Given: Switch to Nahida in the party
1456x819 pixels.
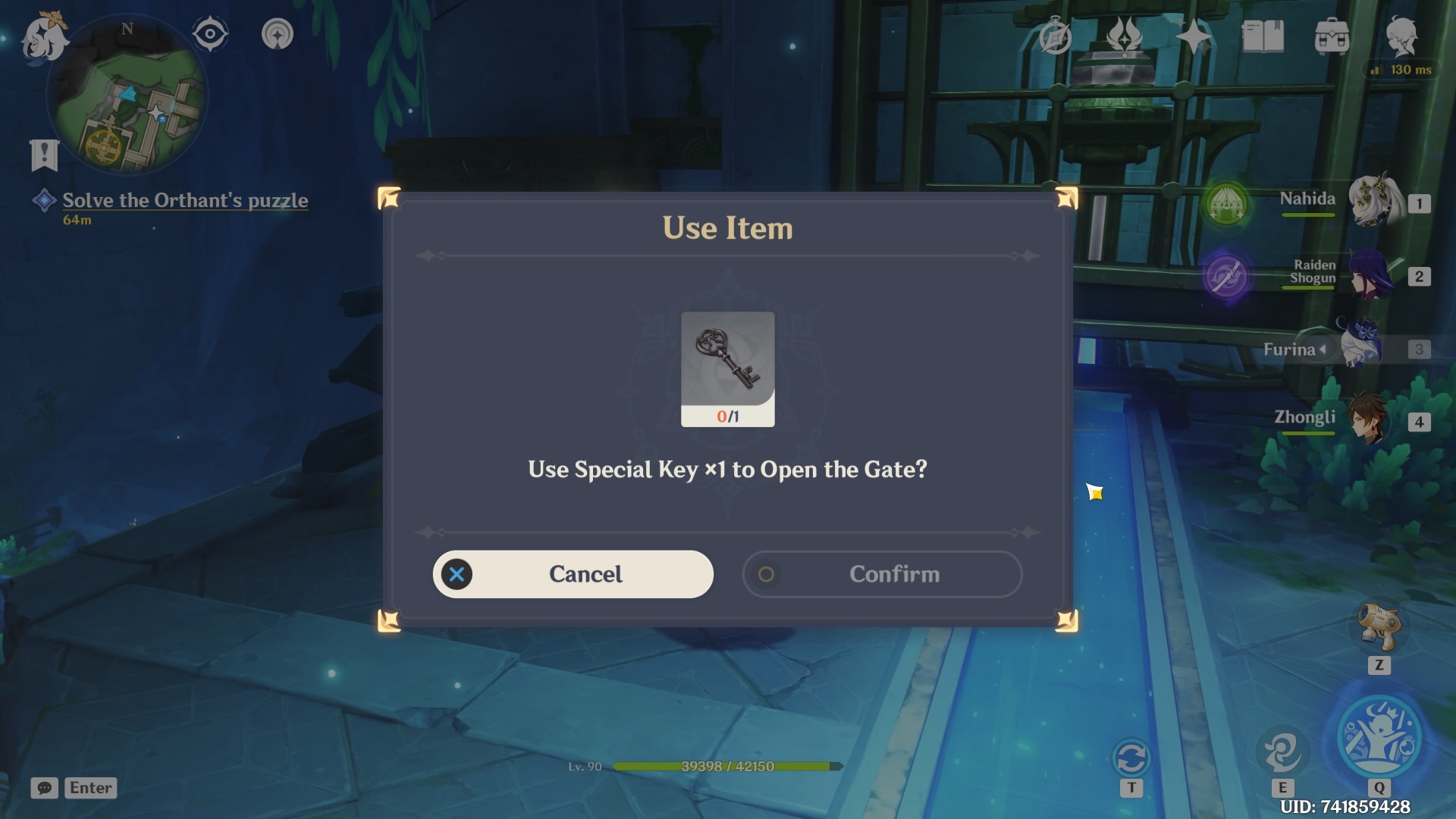Looking at the screenshot, I should pyautogui.click(x=1373, y=201).
